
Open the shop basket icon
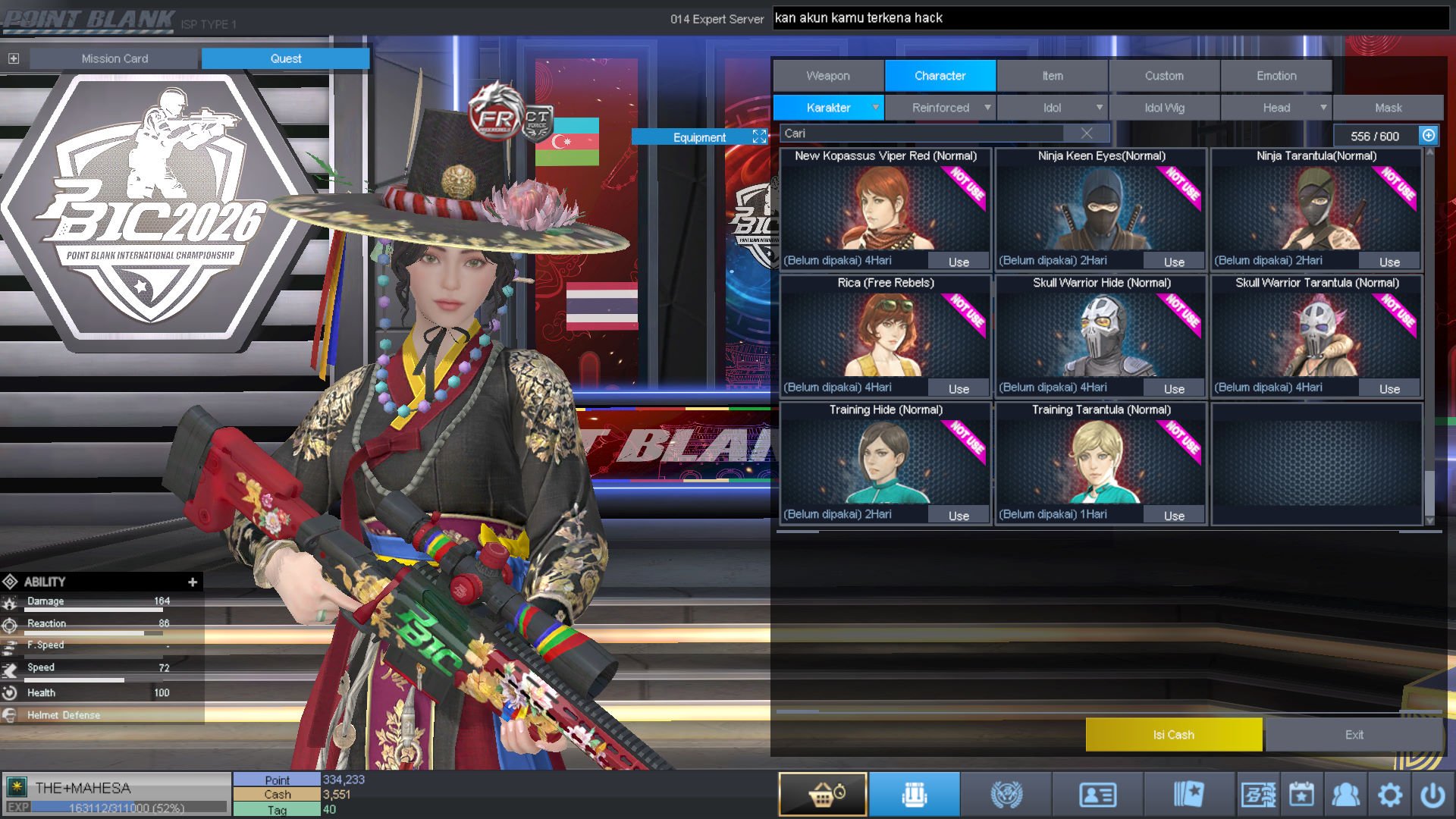click(x=823, y=795)
